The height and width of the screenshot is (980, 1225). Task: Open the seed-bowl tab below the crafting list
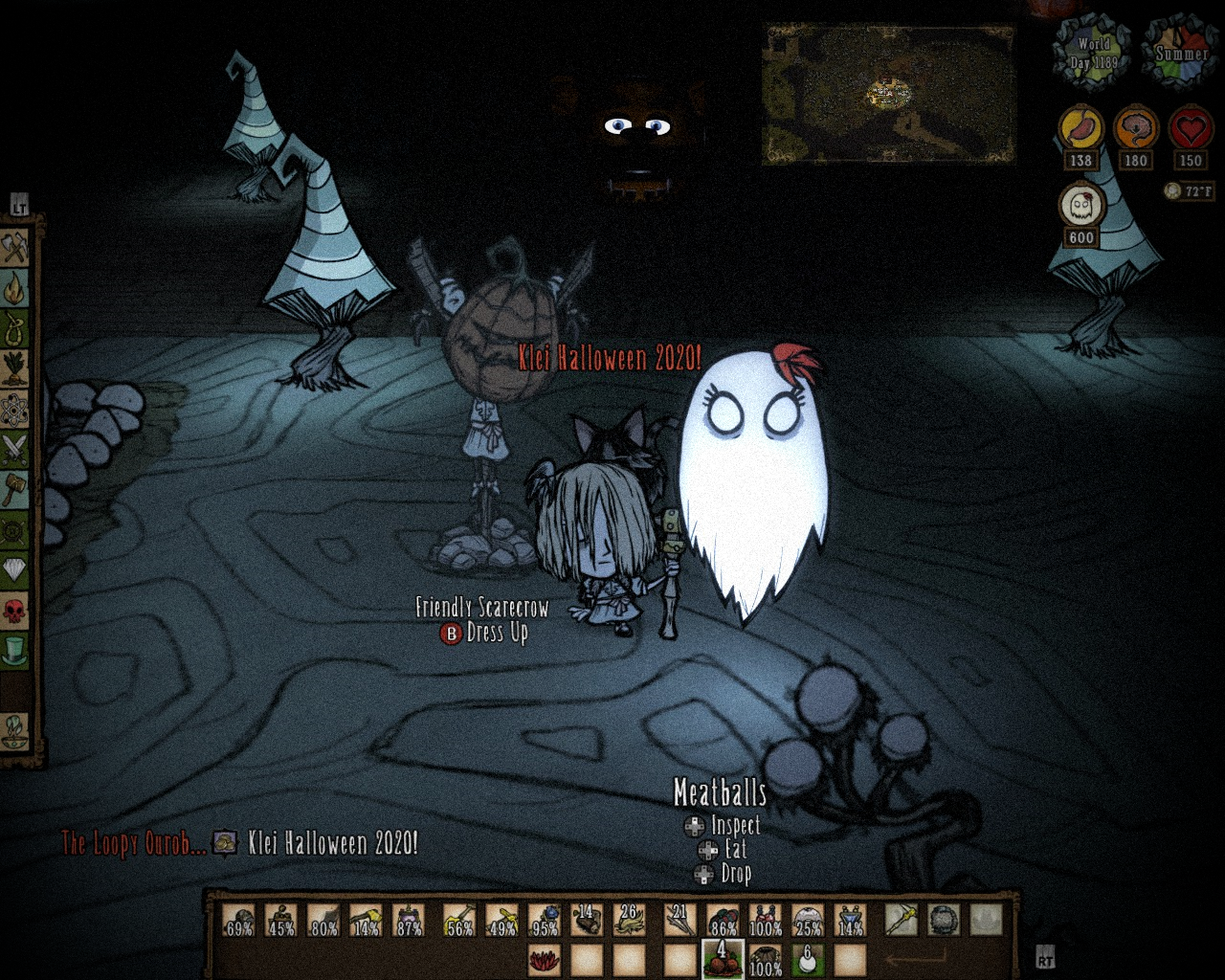click(x=15, y=730)
